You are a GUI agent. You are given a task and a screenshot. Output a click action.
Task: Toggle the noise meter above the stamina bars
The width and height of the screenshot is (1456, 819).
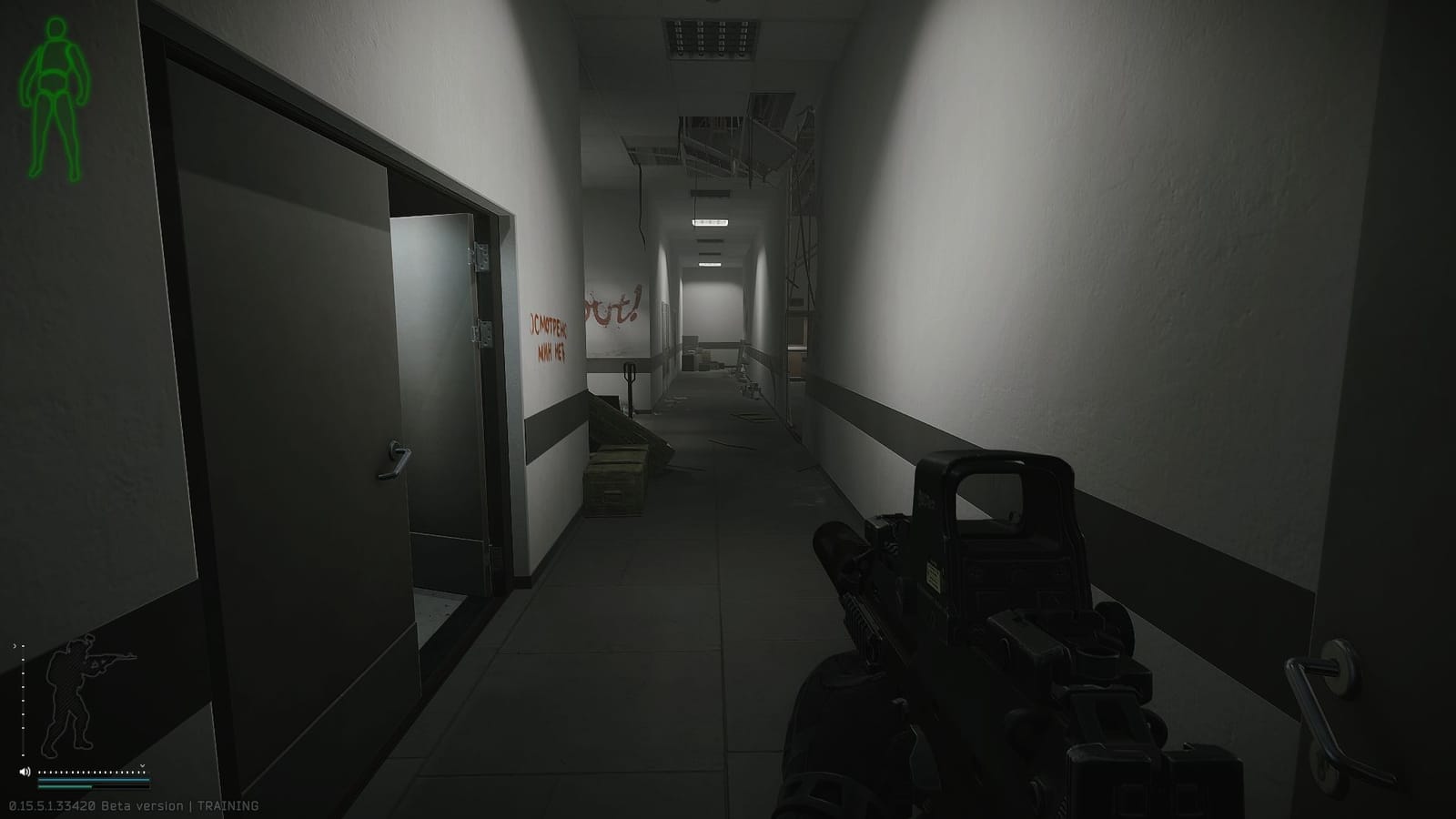tap(91, 773)
